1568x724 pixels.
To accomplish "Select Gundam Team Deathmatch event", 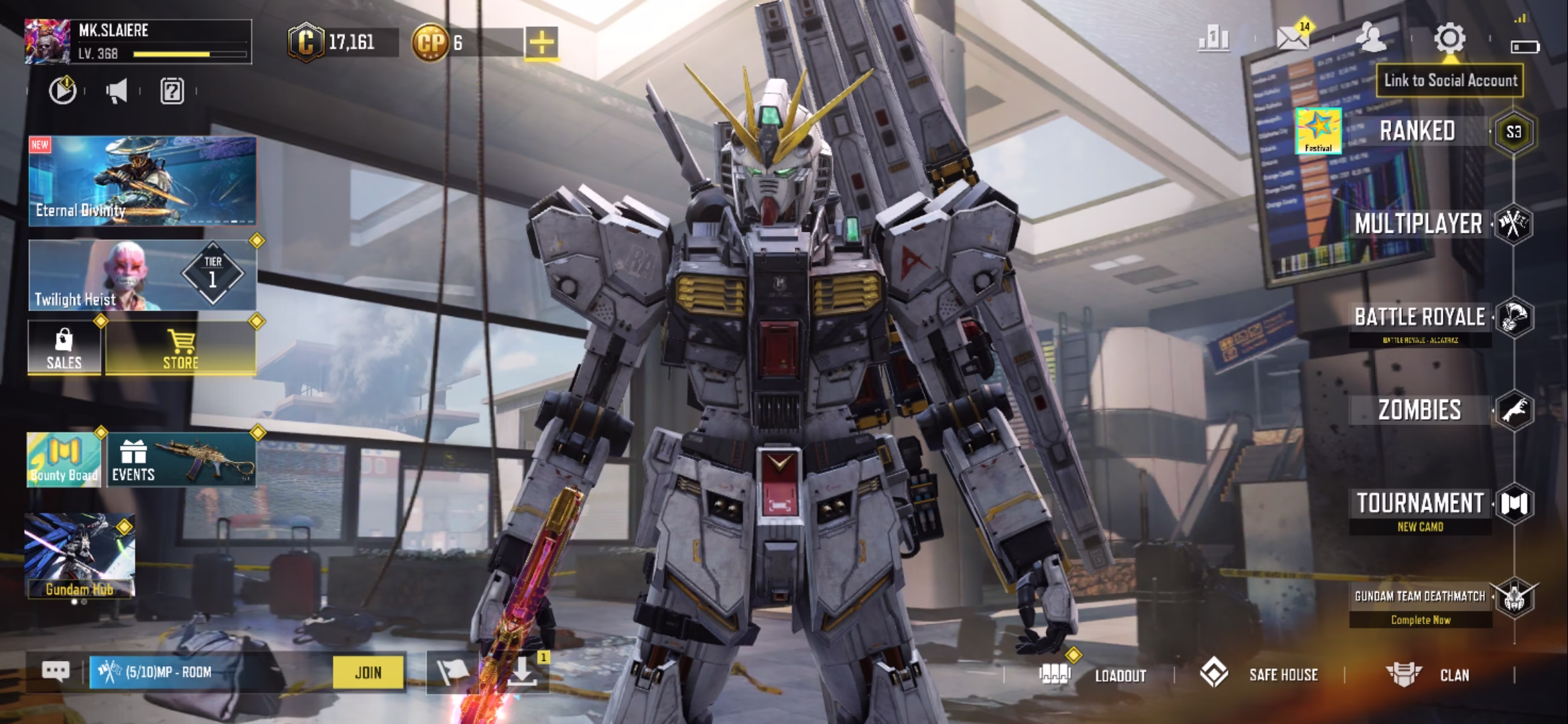I will (x=1419, y=597).
